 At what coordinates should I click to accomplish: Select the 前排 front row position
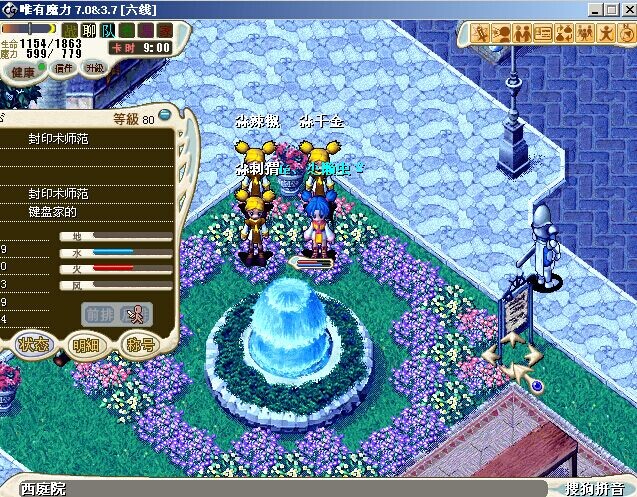[99, 312]
